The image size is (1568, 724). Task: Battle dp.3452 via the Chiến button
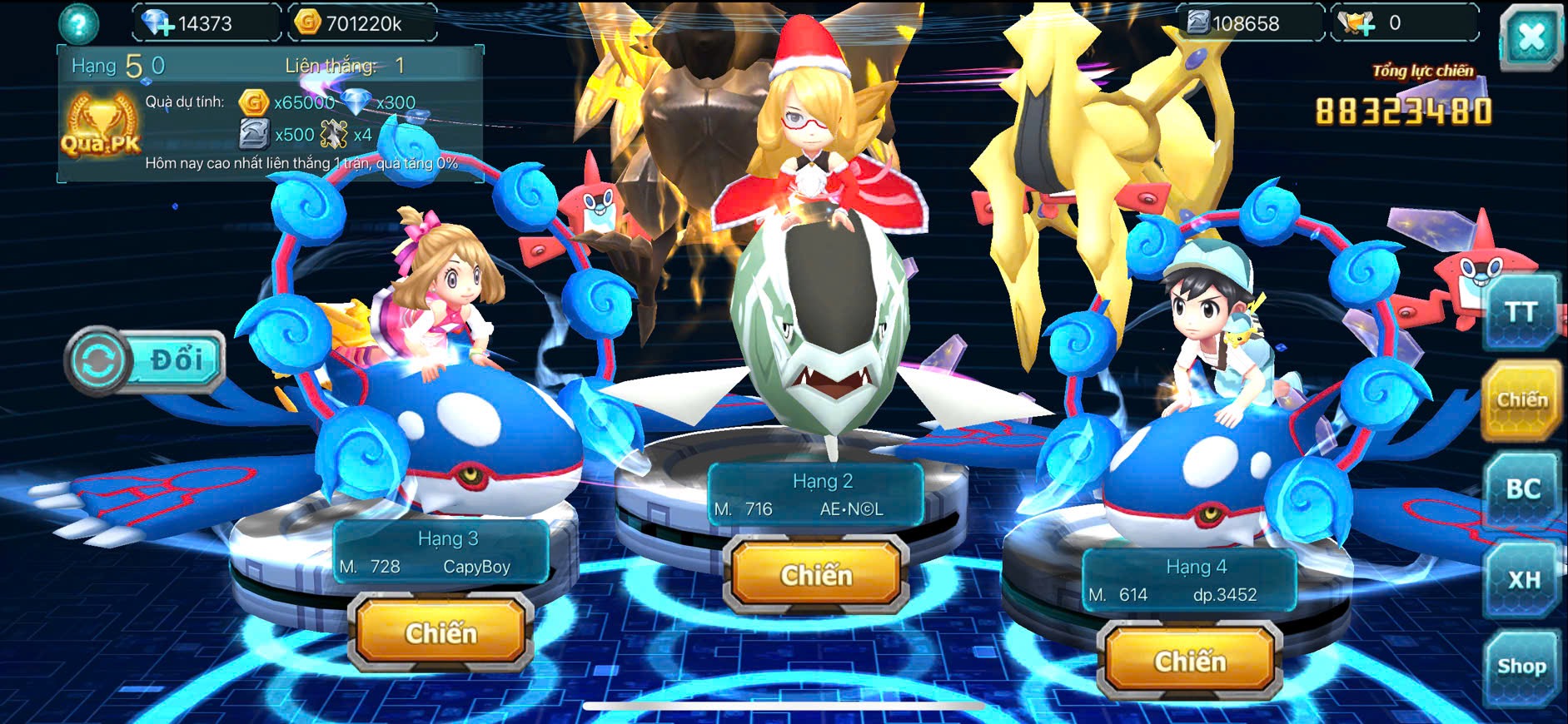tap(1190, 662)
